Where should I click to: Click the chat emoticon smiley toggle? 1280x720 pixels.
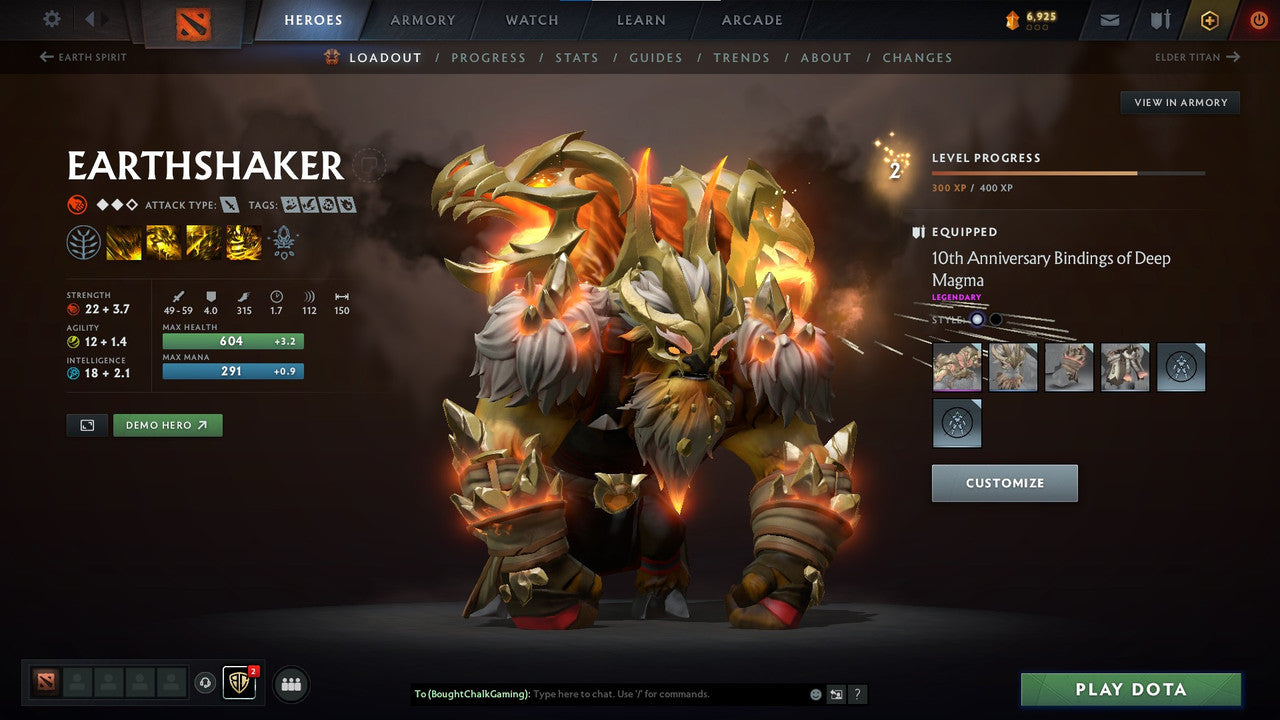click(x=814, y=694)
